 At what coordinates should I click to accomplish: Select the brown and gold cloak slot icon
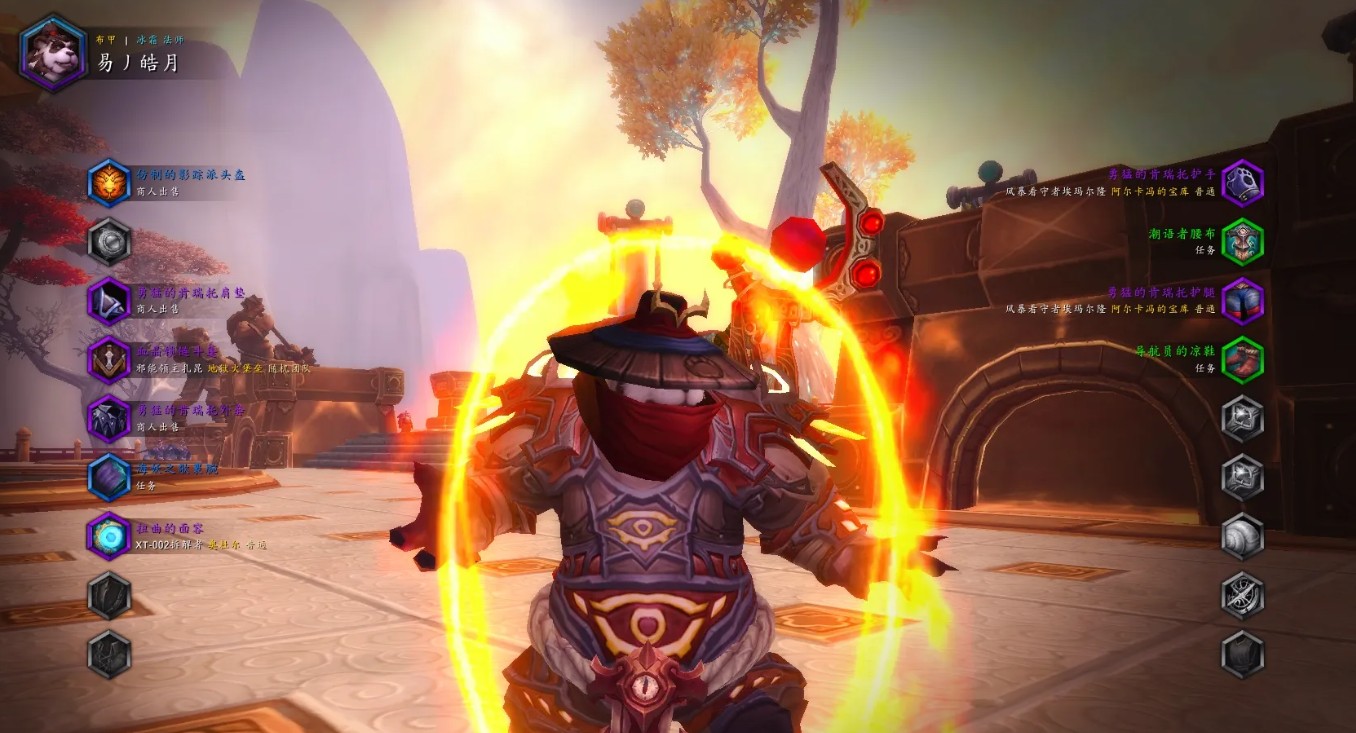(109, 359)
